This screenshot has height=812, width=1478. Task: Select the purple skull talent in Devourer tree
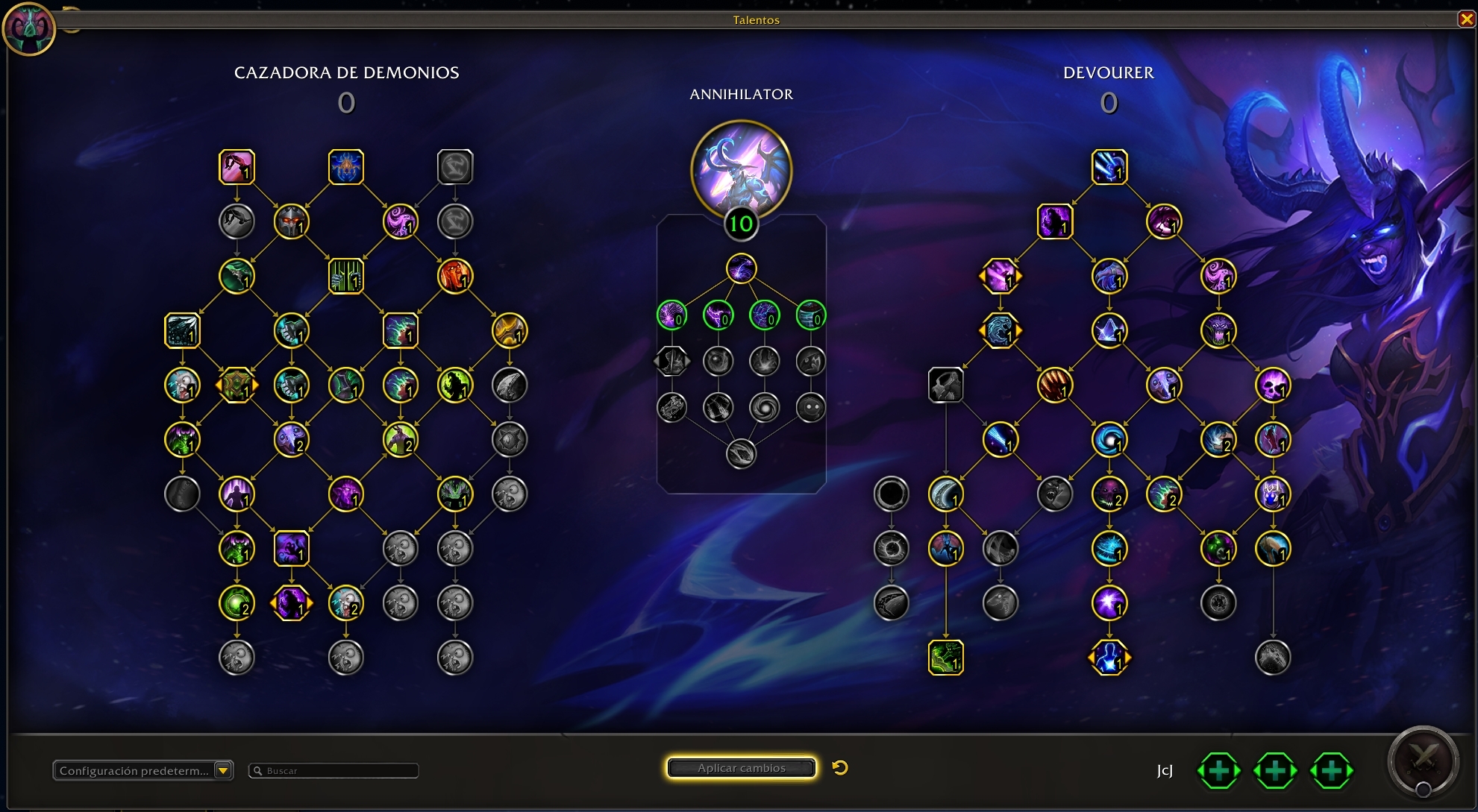coord(1273,385)
